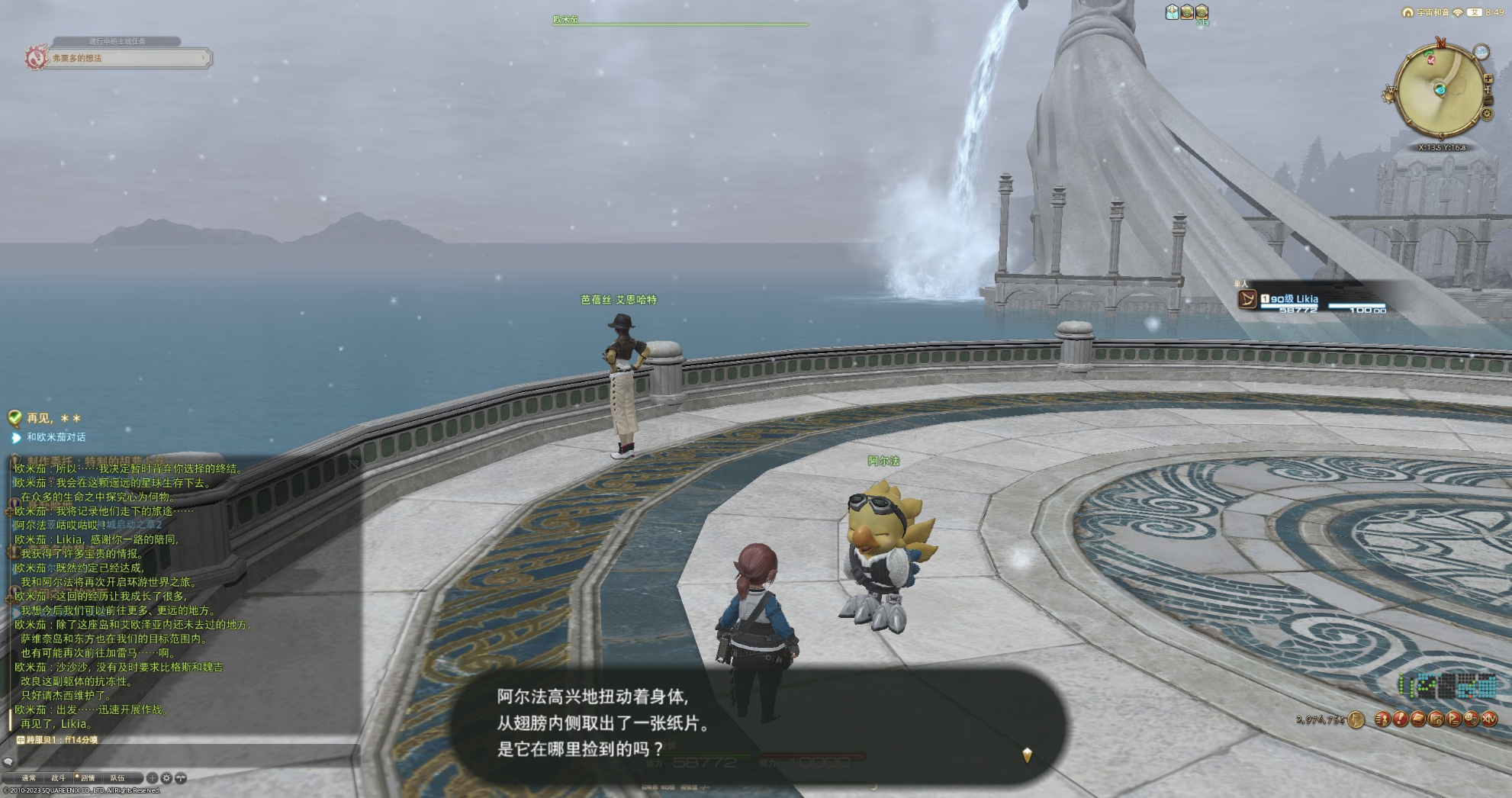This screenshot has width=1512, height=798.
Task: Click the gil coin currency icon
Action: (x=1356, y=719)
